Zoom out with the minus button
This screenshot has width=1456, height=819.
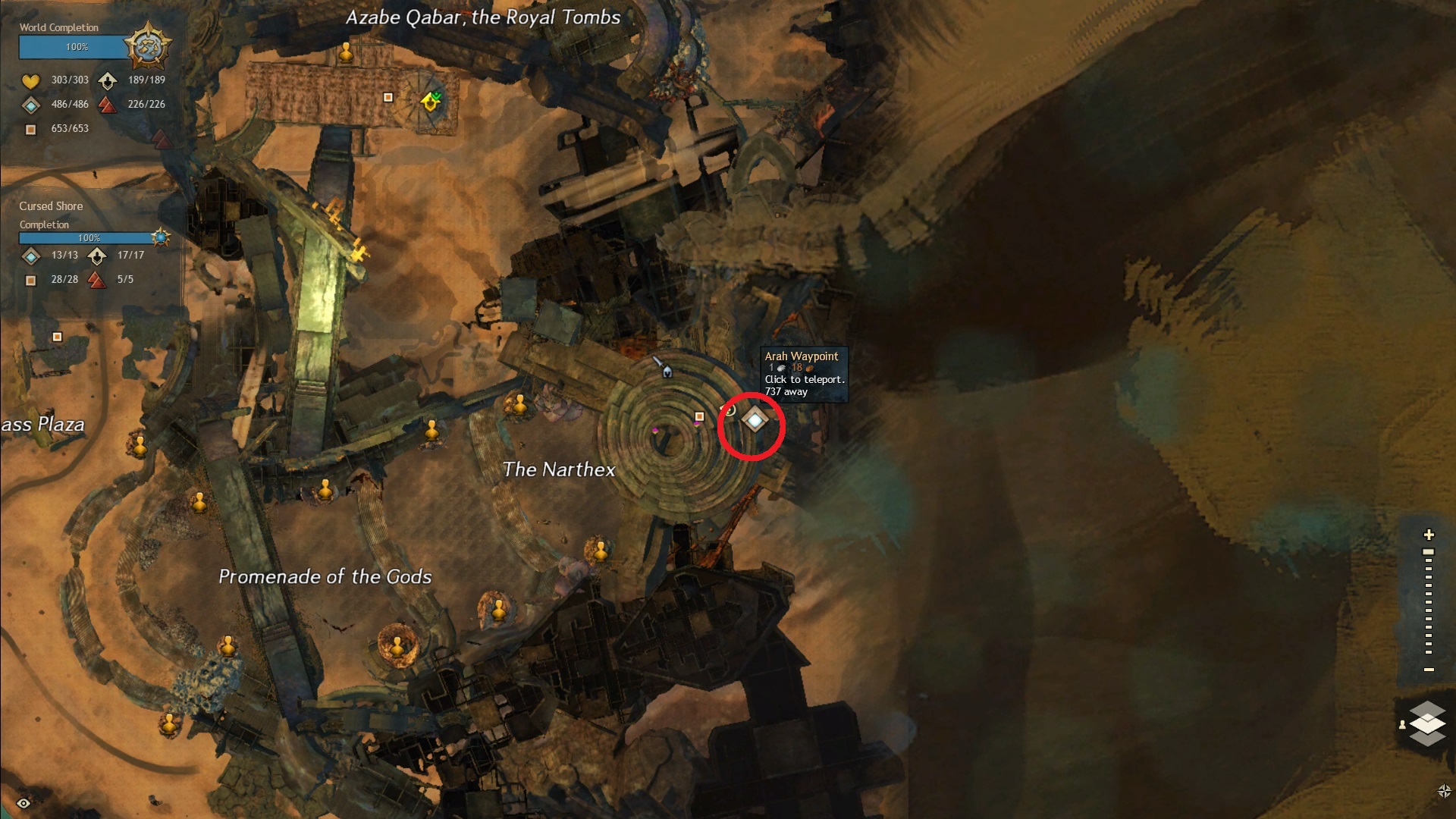point(1429,670)
